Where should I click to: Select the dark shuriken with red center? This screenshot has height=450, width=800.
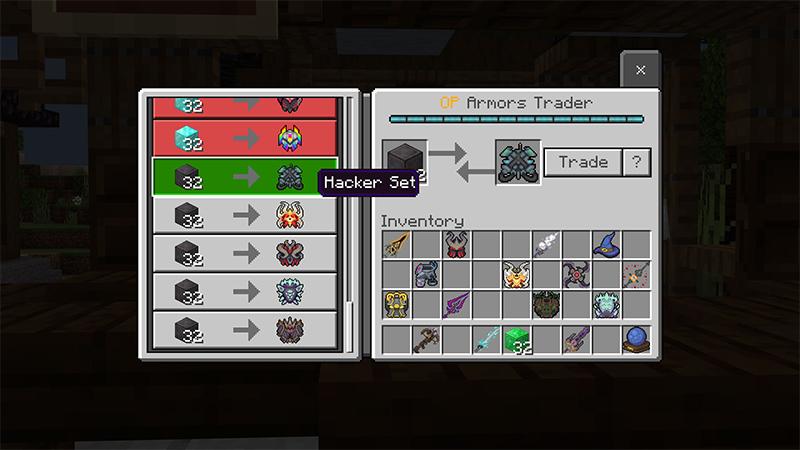click(x=576, y=274)
